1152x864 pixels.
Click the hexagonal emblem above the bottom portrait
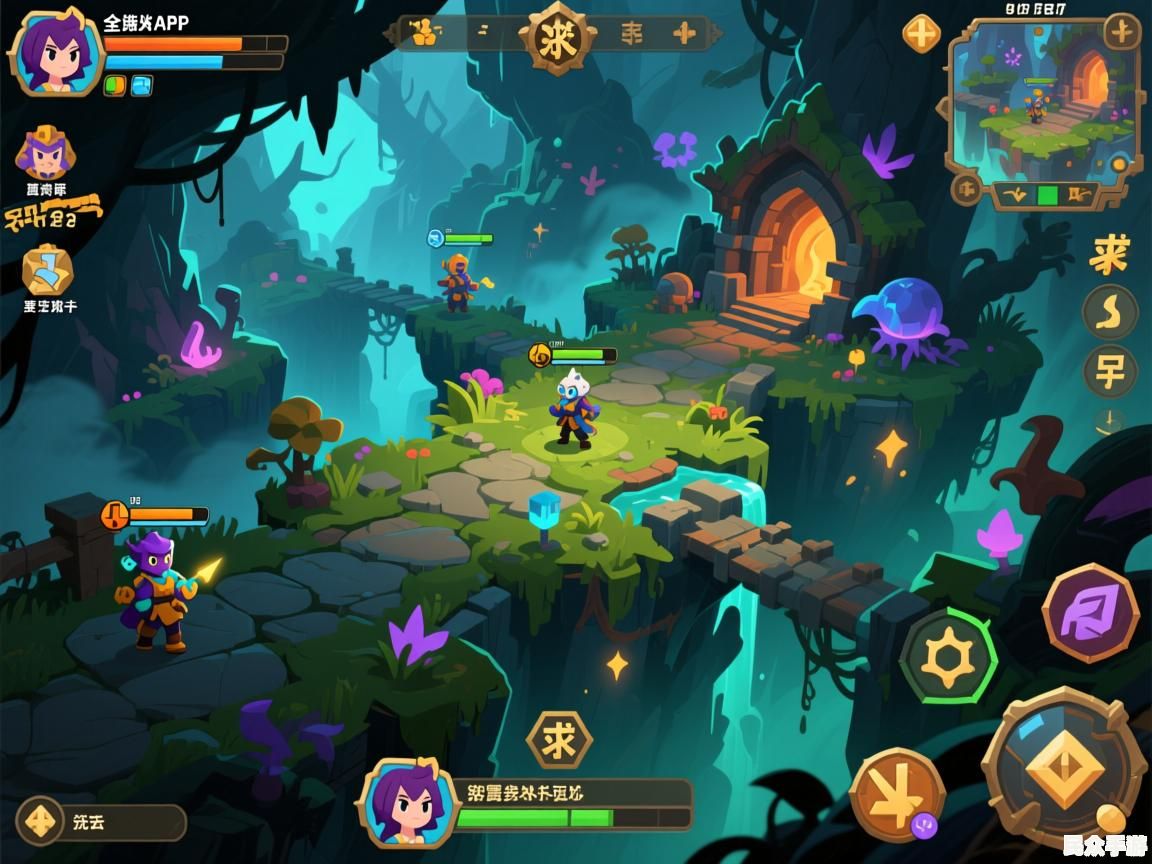558,740
